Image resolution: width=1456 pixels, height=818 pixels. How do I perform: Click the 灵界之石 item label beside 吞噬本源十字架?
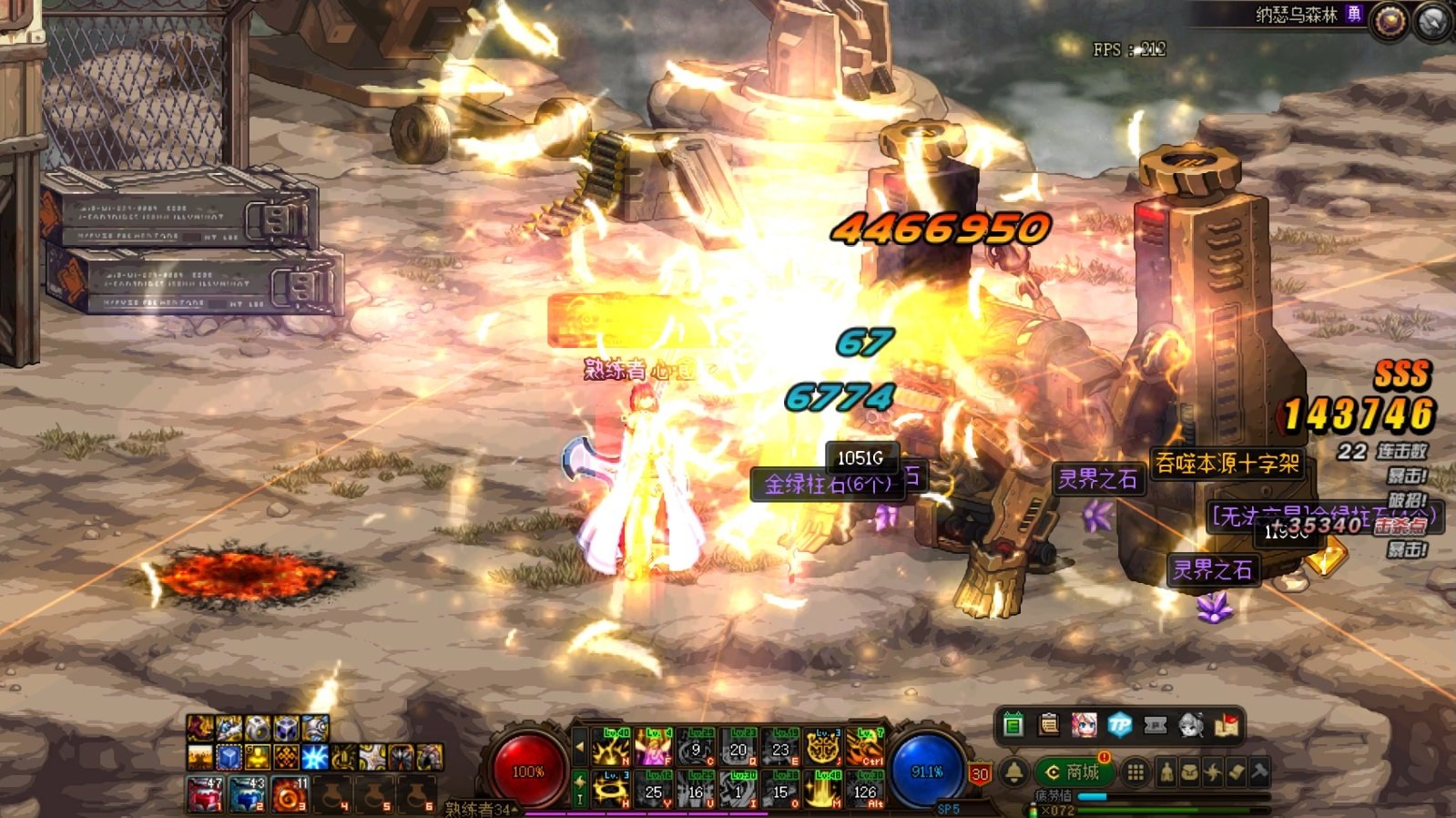pyautogui.click(x=1097, y=479)
